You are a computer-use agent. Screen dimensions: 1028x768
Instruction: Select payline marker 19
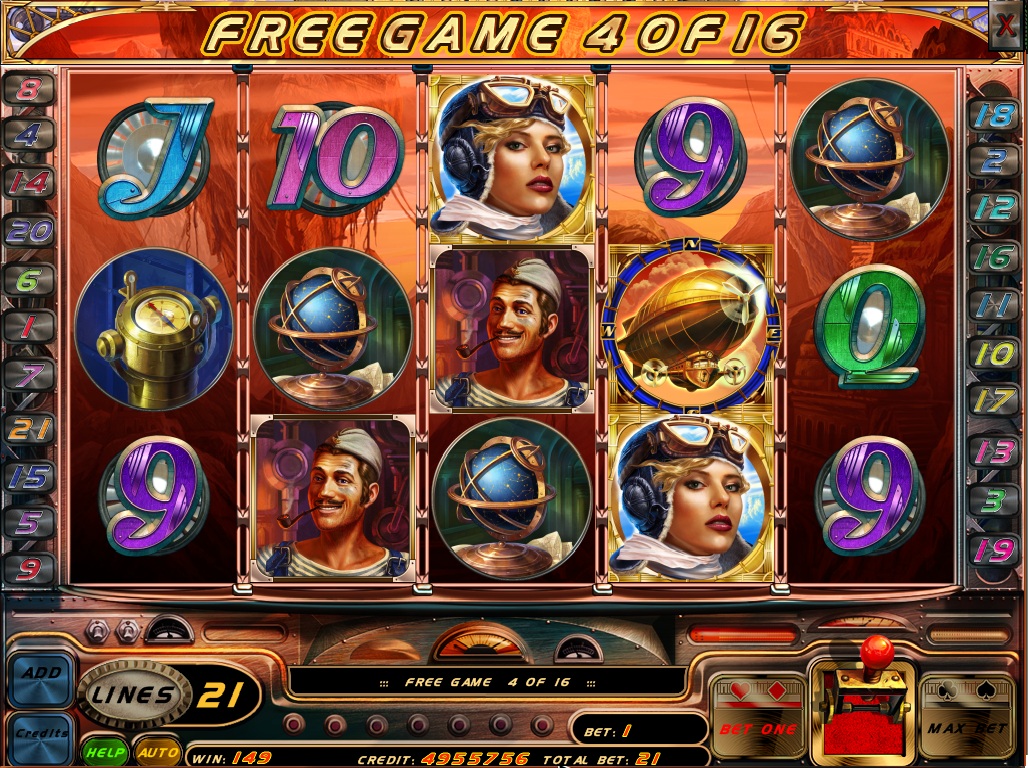click(995, 548)
